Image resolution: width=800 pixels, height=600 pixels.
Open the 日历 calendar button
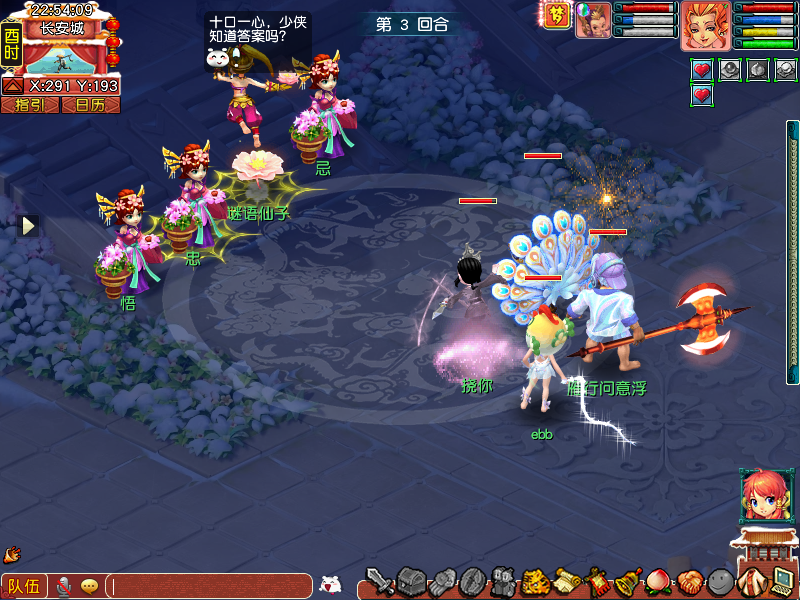(90, 104)
